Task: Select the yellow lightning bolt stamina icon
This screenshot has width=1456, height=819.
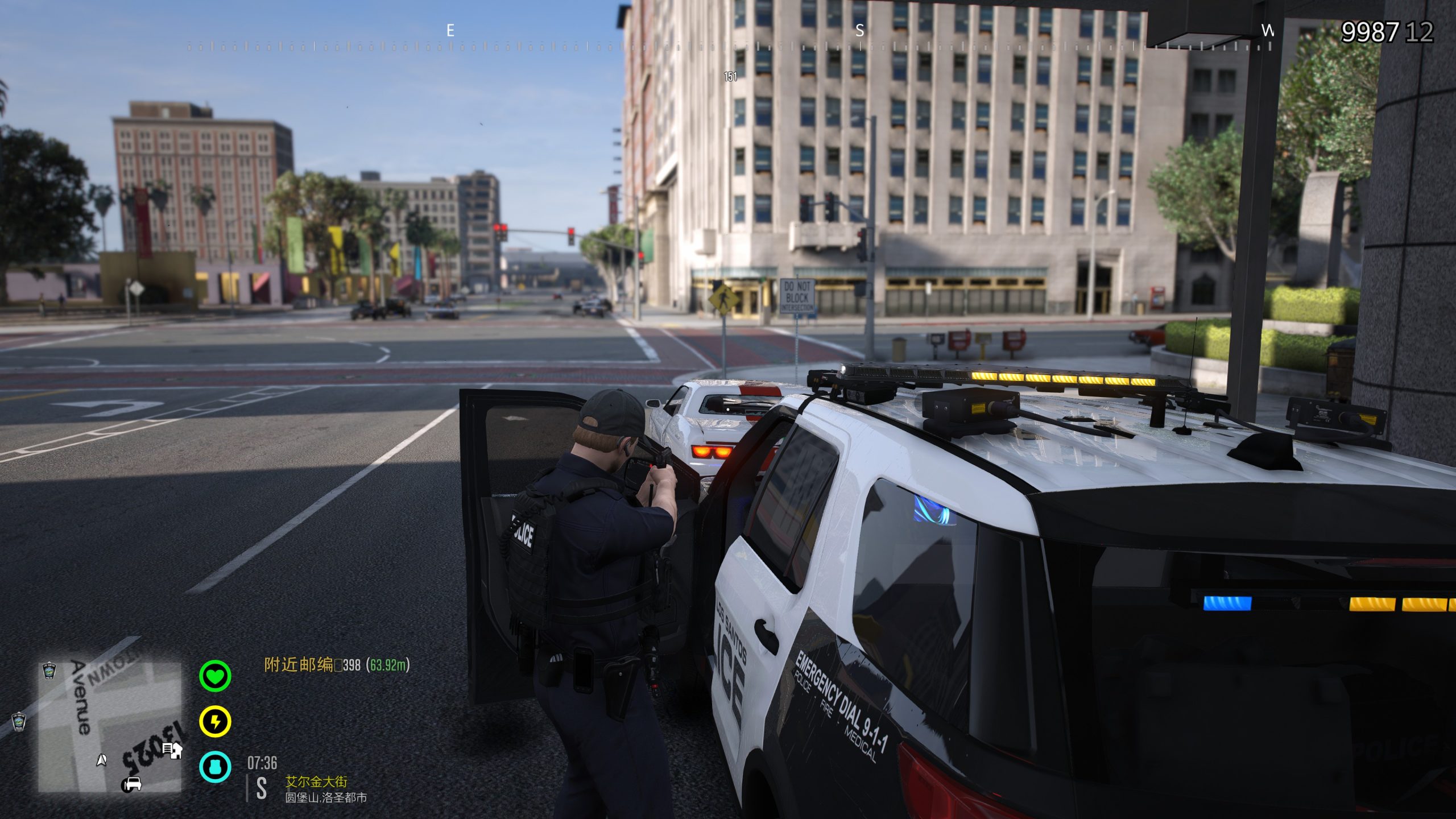Action: pyautogui.click(x=215, y=722)
